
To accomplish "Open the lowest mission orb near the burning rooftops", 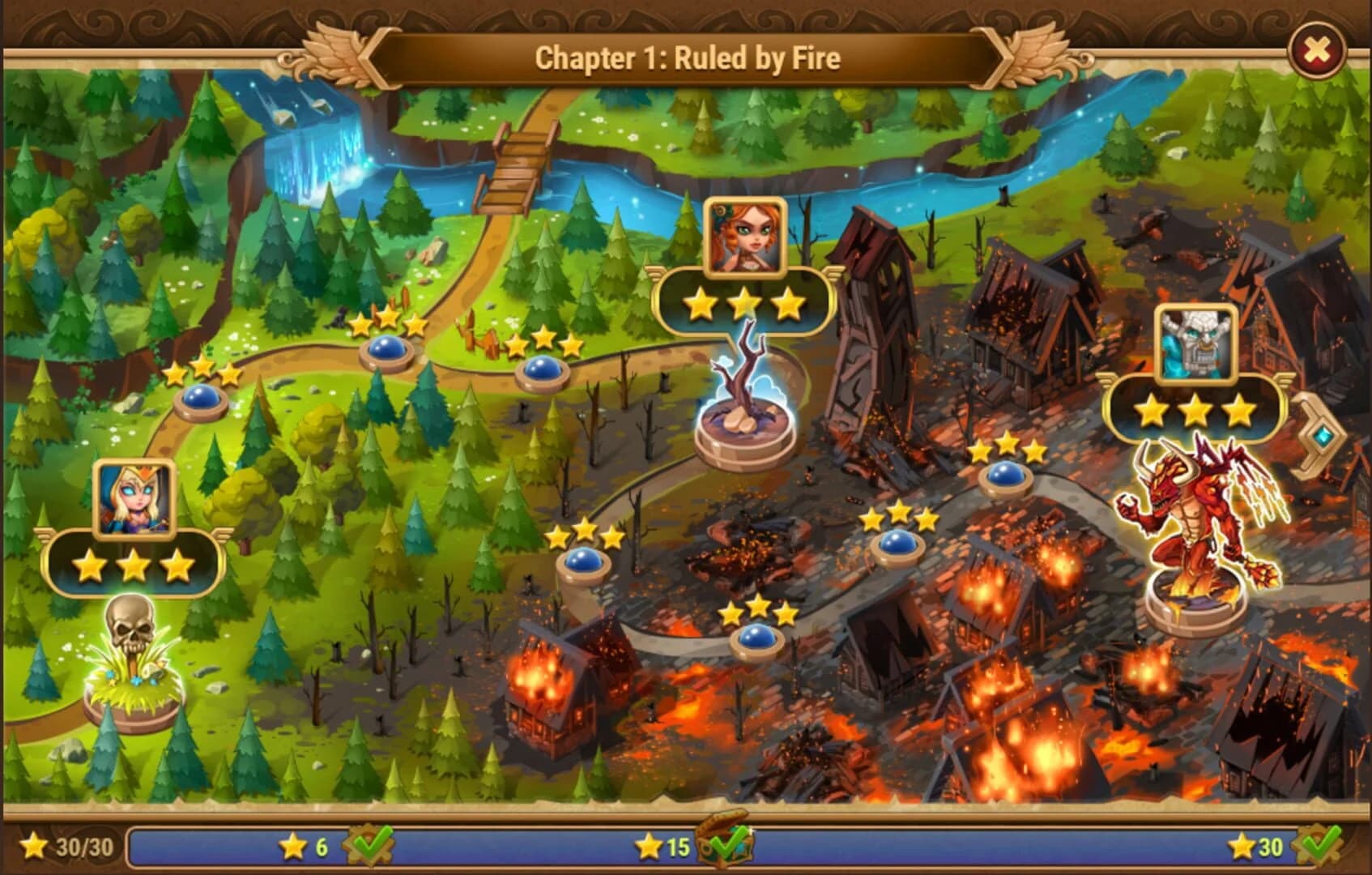I will 756,640.
